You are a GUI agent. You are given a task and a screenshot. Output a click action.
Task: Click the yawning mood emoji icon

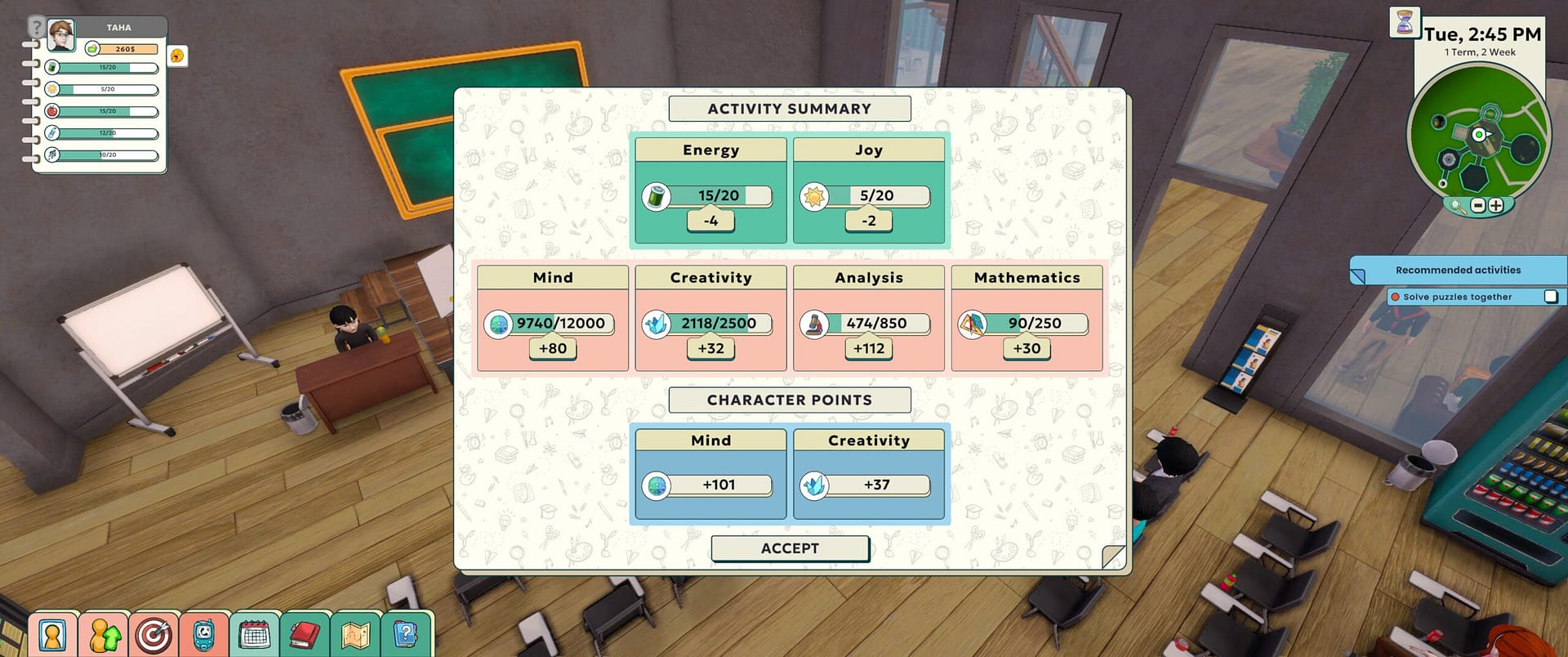point(177,56)
